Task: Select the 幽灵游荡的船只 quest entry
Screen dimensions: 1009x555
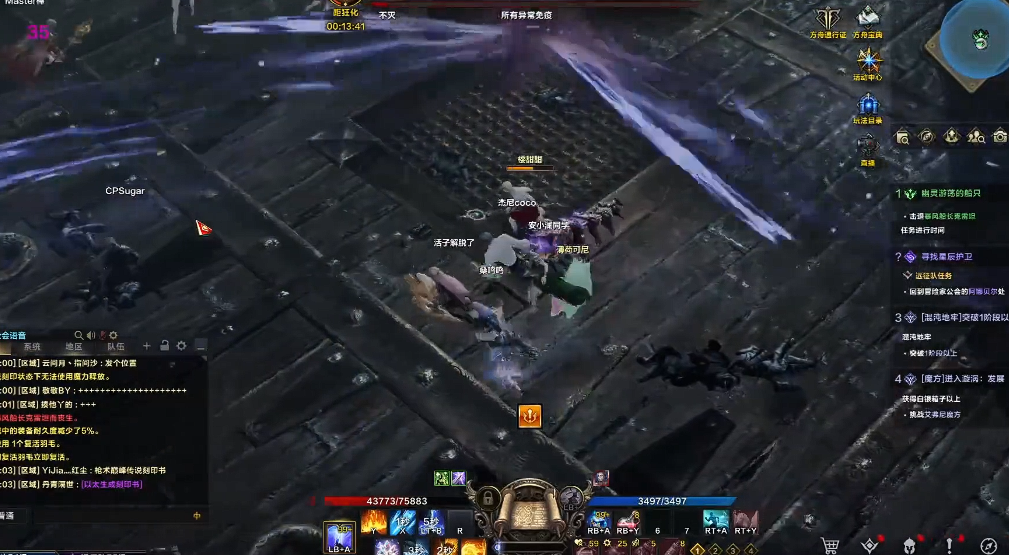Action: pos(944,193)
